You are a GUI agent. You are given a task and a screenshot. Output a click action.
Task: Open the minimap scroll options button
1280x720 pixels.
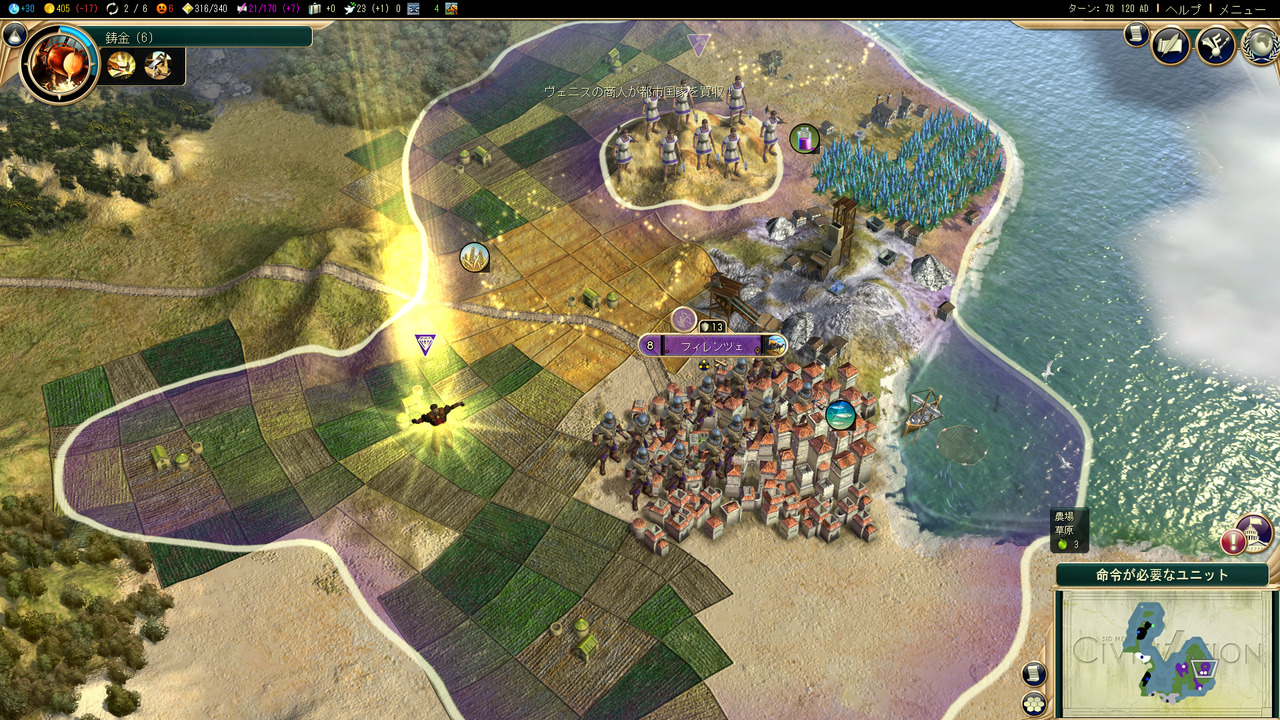click(x=1034, y=674)
